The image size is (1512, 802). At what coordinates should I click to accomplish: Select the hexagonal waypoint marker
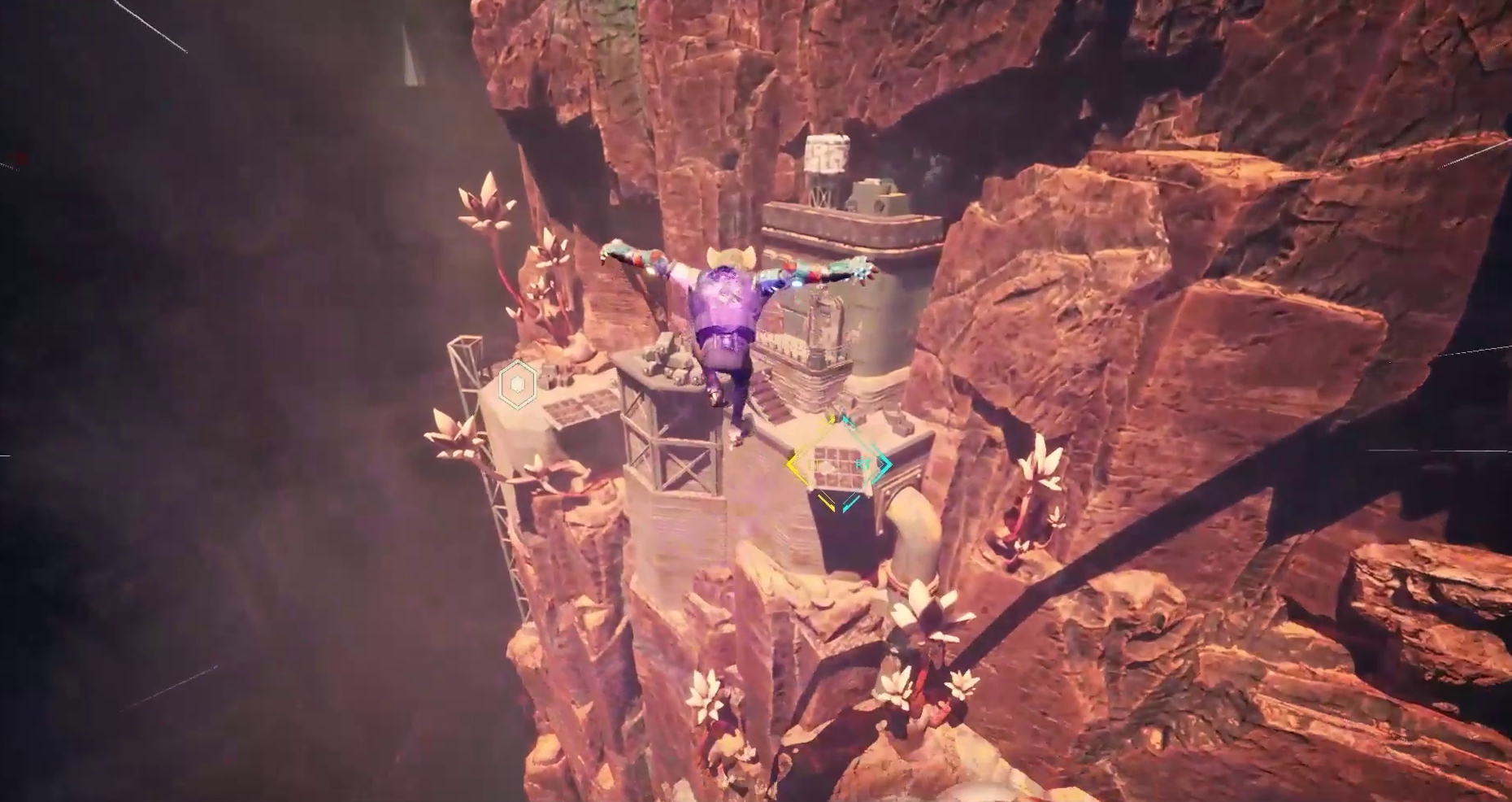click(518, 384)
